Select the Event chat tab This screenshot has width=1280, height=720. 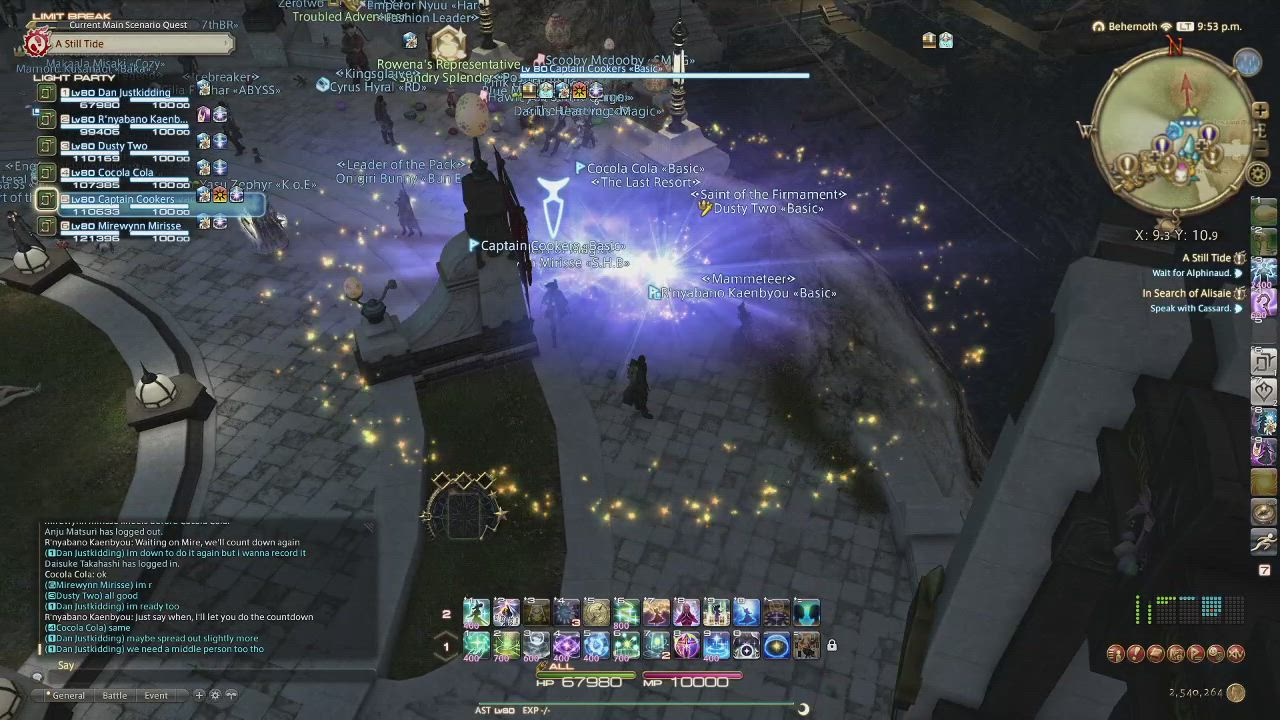point(156,695)
